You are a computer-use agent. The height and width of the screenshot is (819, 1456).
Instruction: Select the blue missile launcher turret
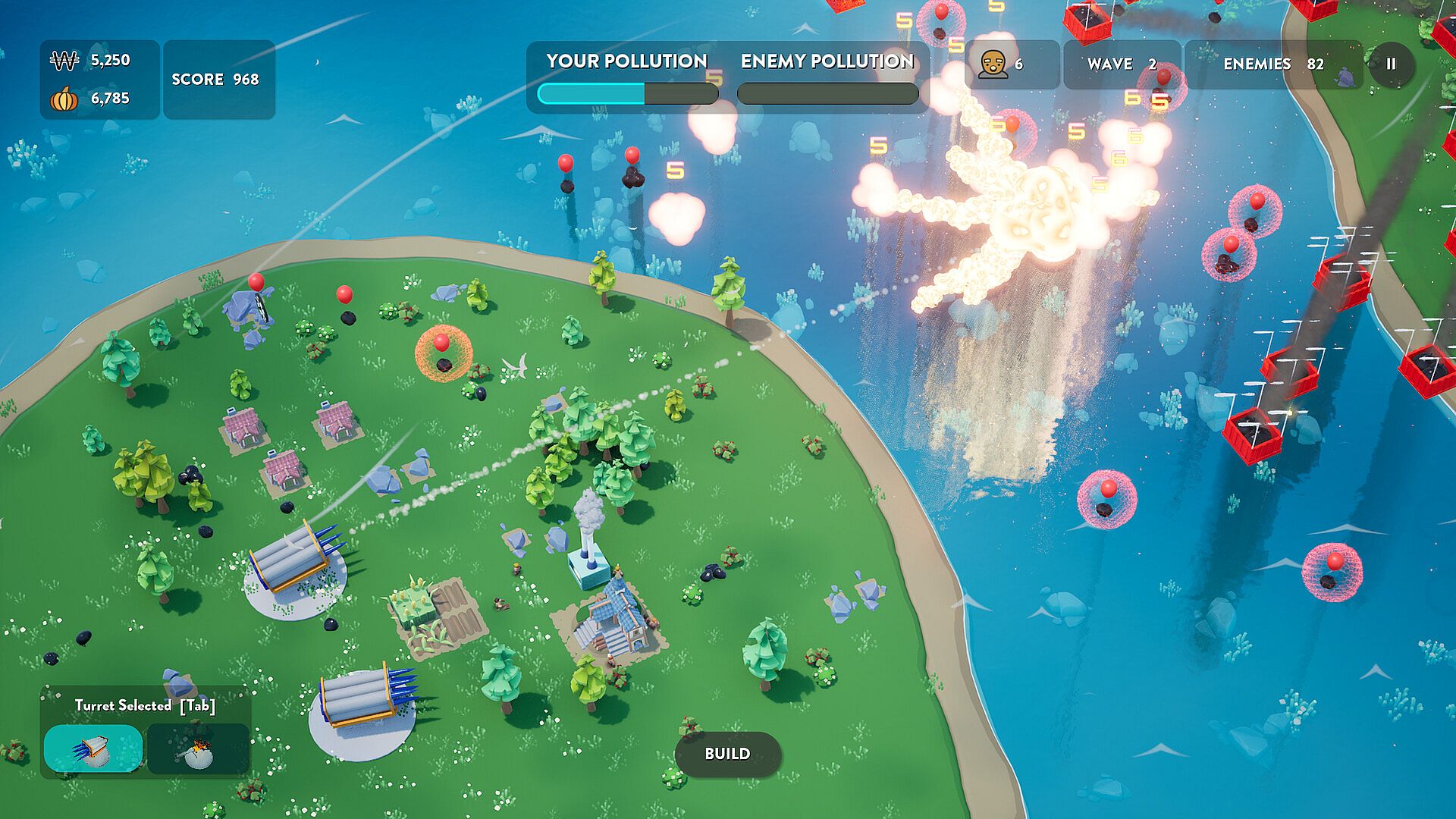tap(93, 748)
